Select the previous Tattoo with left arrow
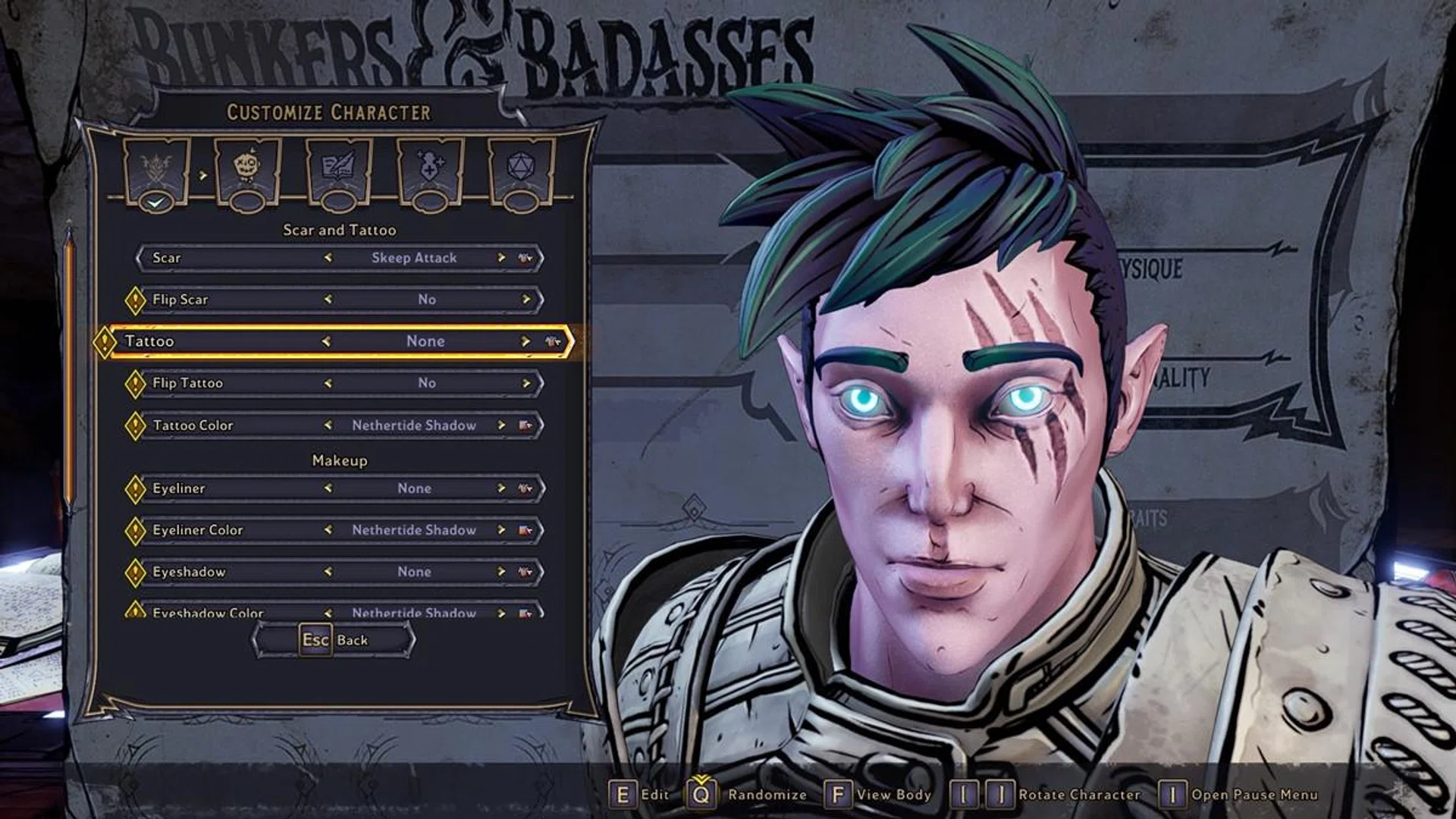Screen dimensions: 1456x819 point(326,341)
